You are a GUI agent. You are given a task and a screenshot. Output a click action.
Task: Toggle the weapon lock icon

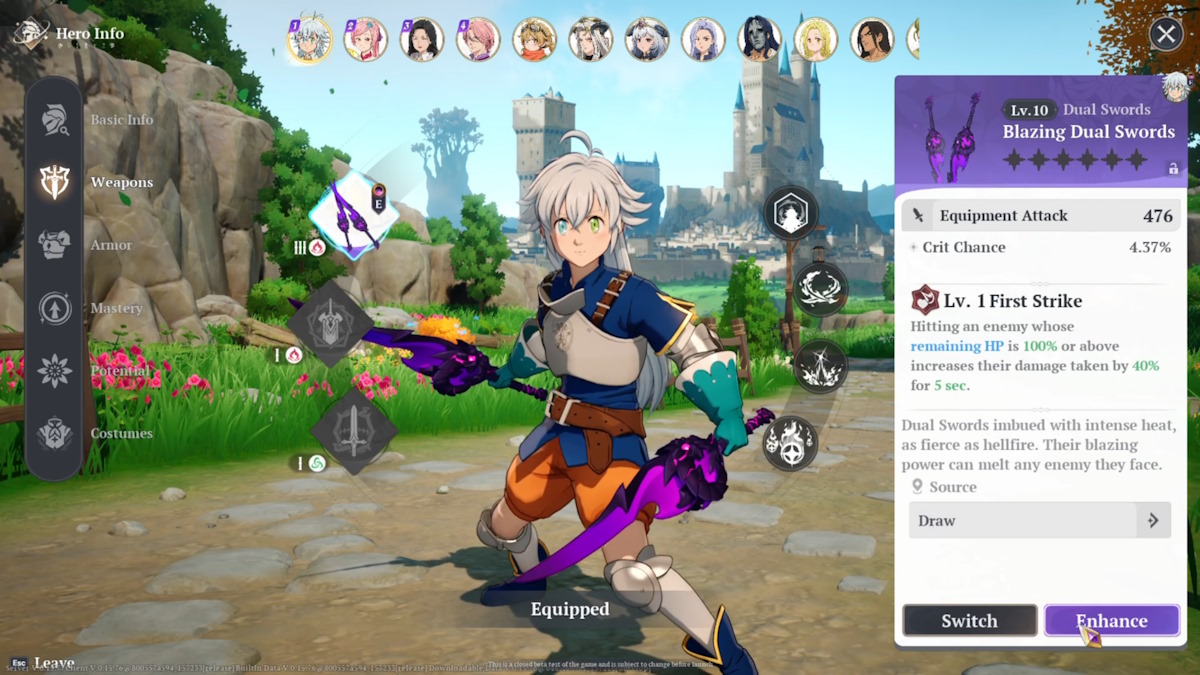[1173, 169]
